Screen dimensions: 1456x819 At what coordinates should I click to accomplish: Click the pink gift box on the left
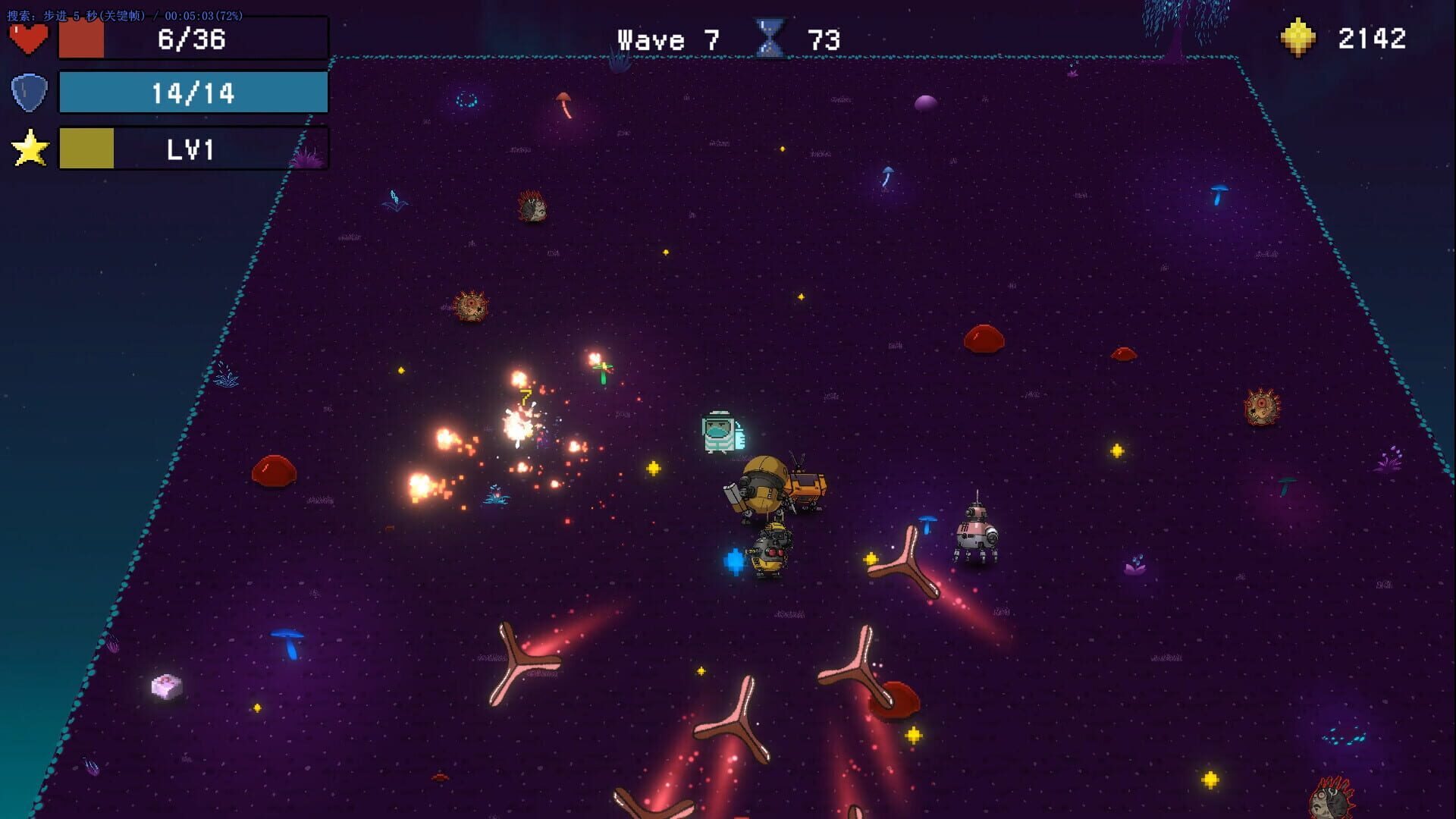pyautogui.click(x=168, y=684)
